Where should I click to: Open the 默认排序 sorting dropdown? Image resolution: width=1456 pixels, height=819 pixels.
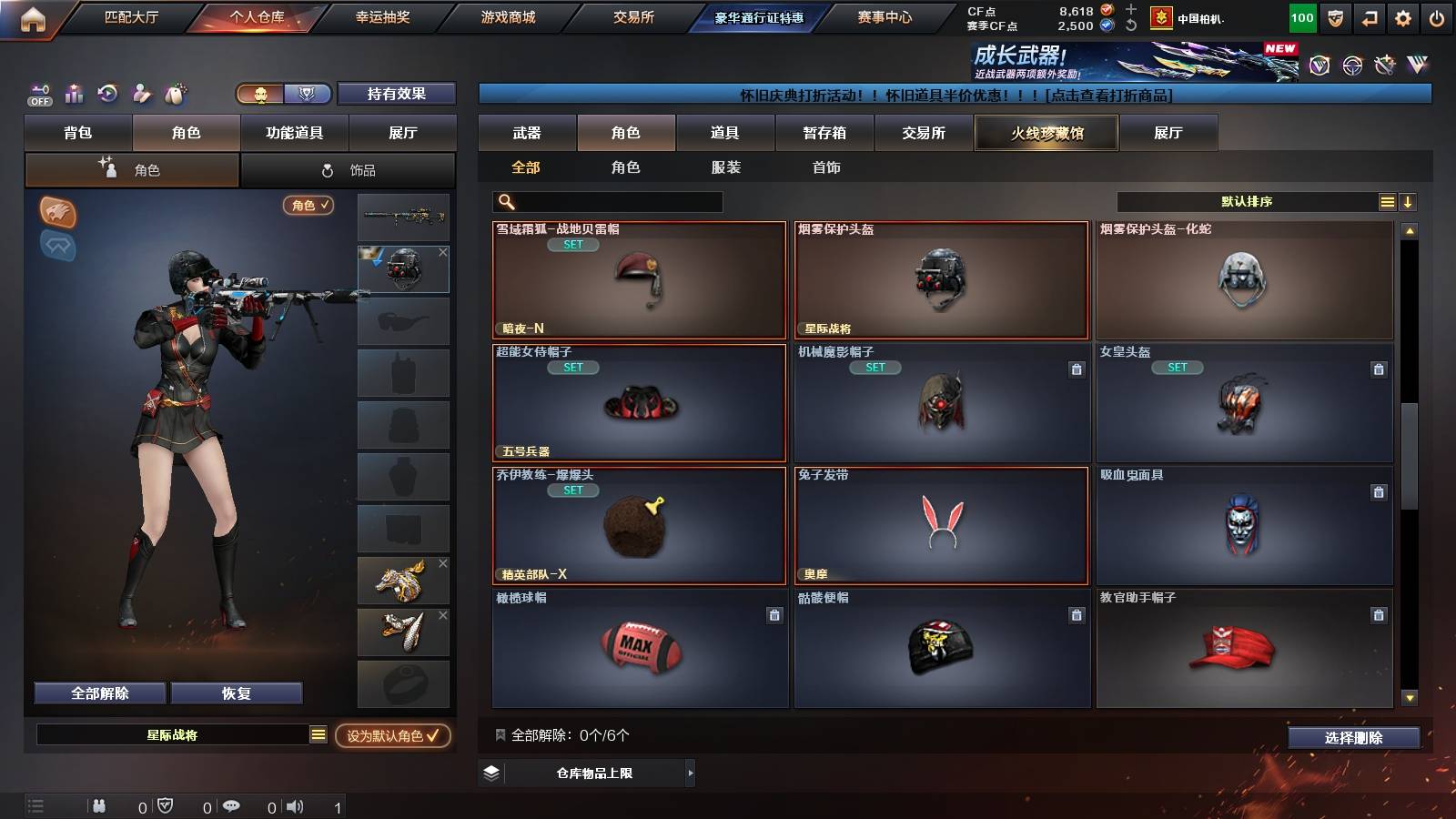(x=1247, y=201)
